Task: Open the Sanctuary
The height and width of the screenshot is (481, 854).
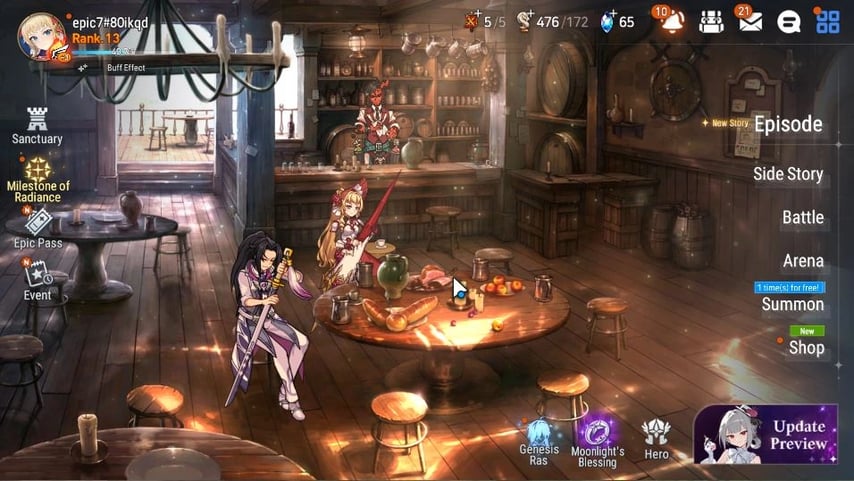Action: 38,125
